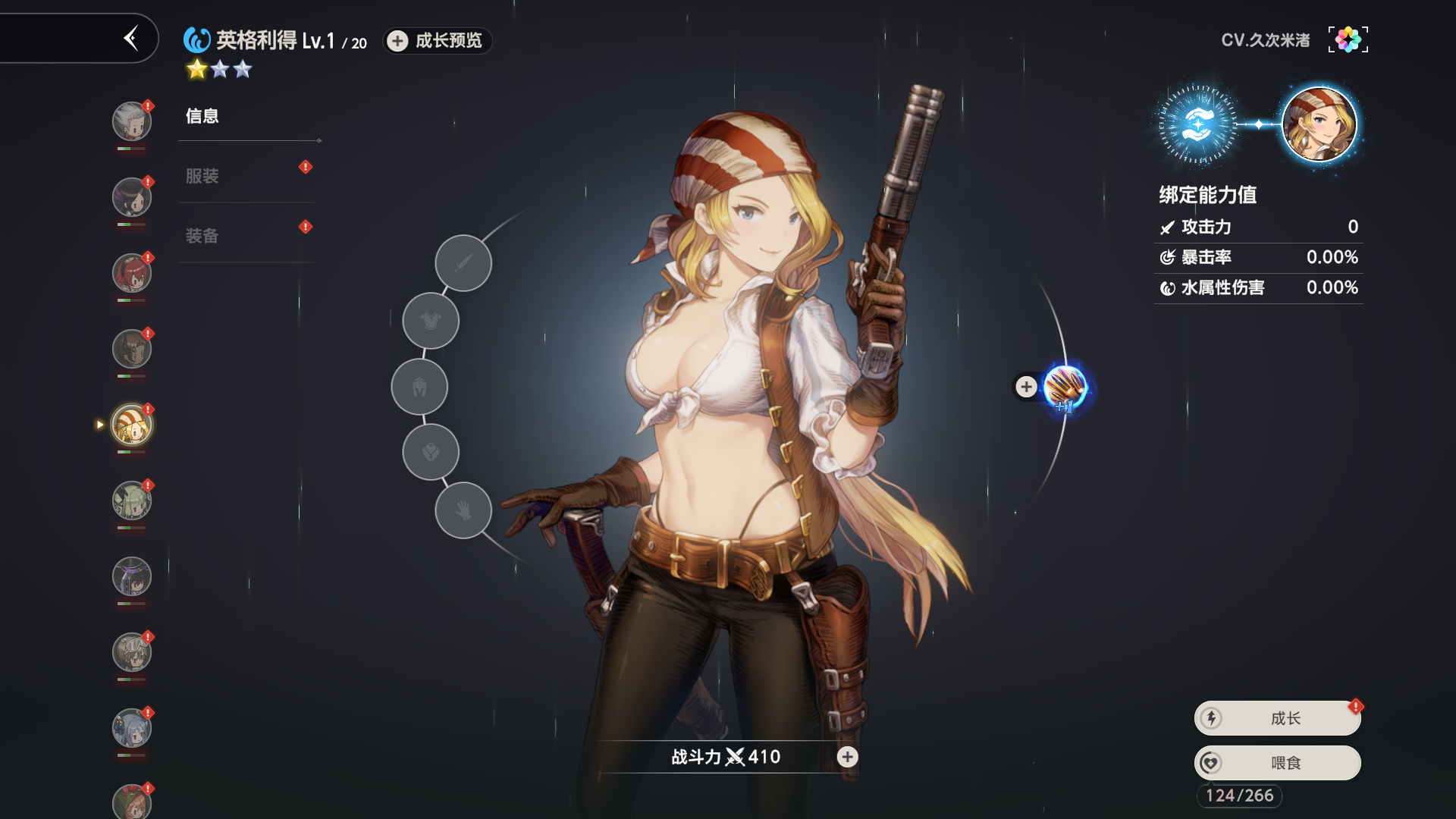Select the empty helmet slot
This screenshot has height=819, width=1456.
click(419, 388)
